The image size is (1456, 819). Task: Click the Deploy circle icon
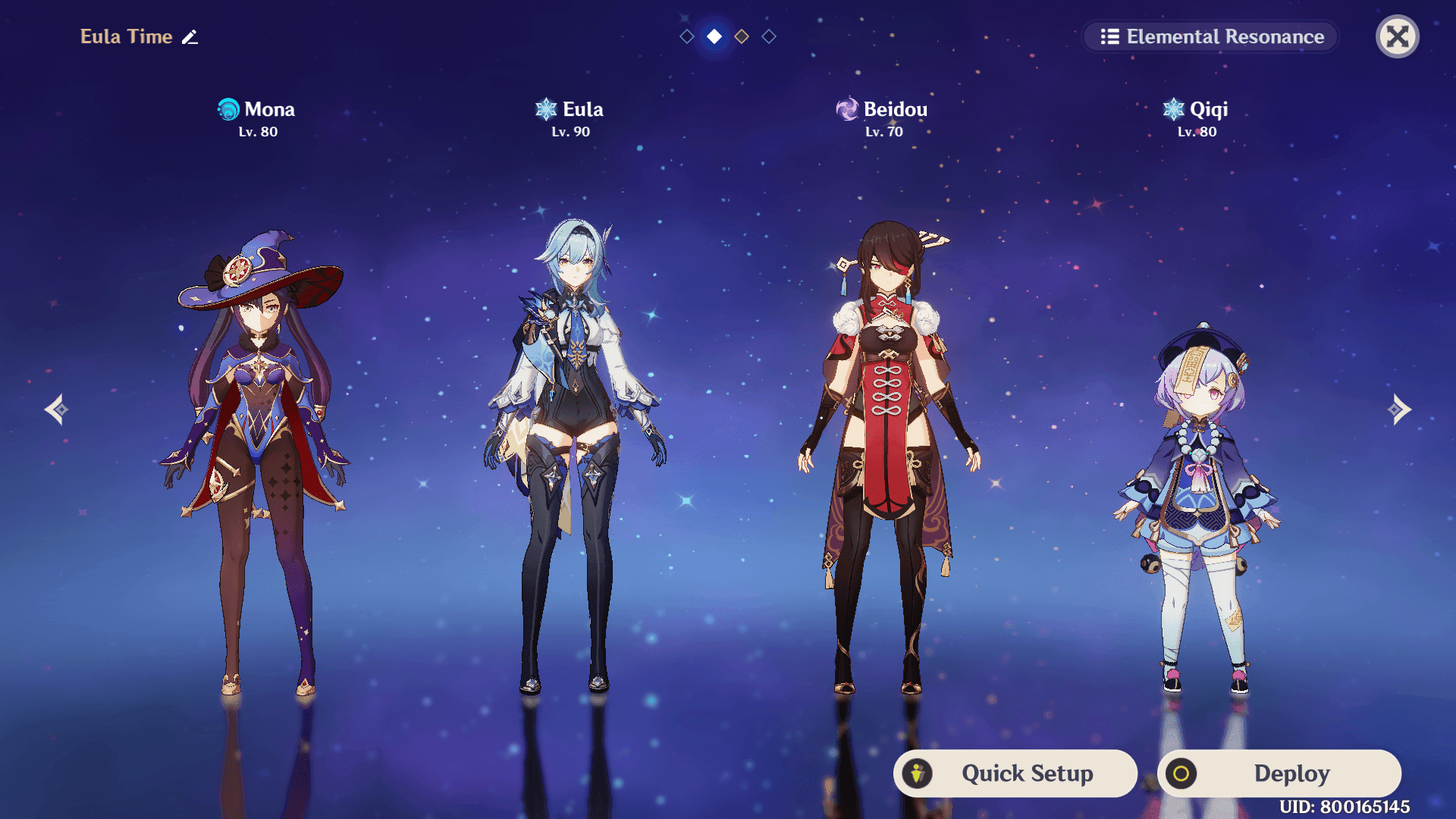tap(1183, 773)
